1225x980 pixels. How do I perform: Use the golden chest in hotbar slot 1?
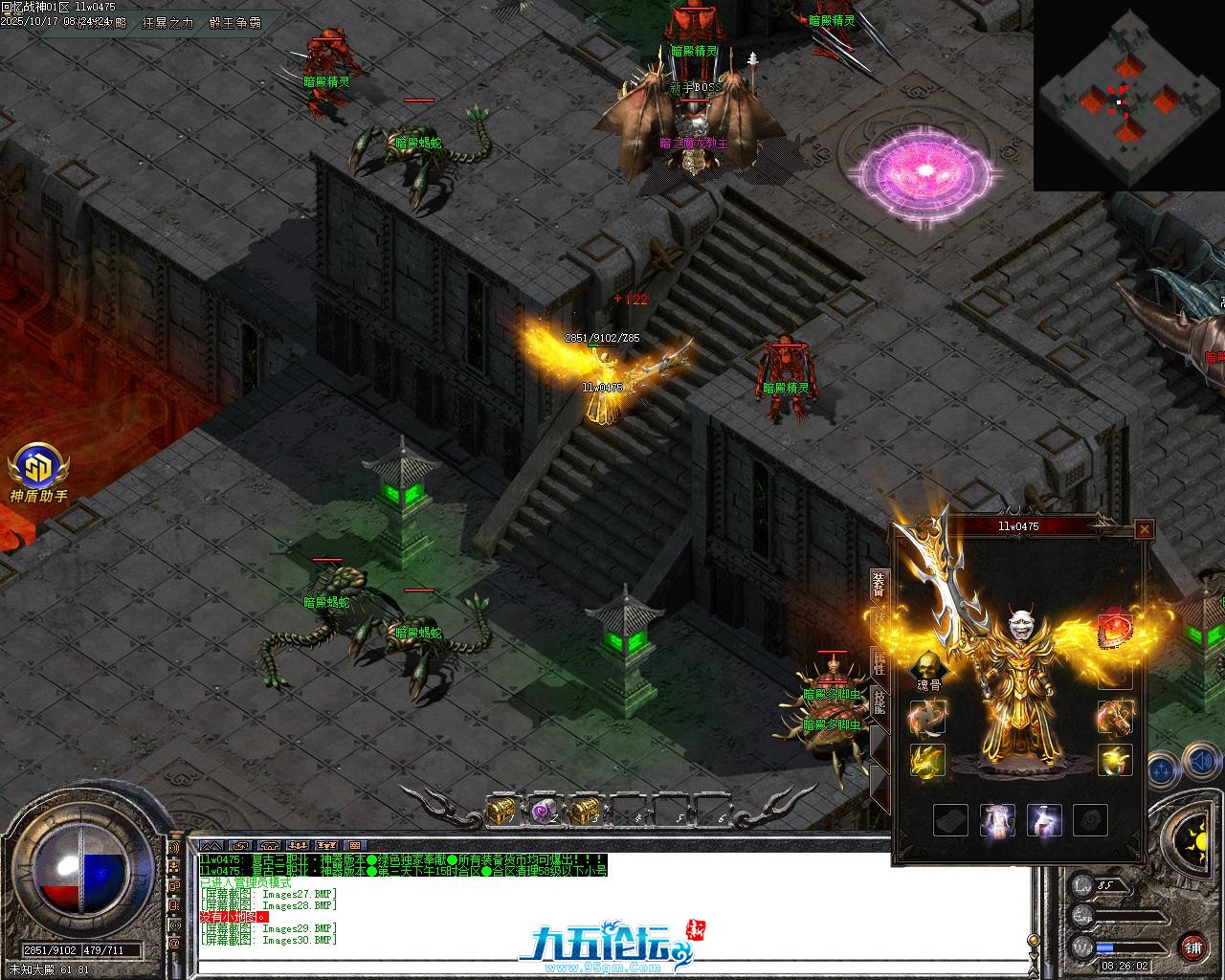tap(500, 811)
